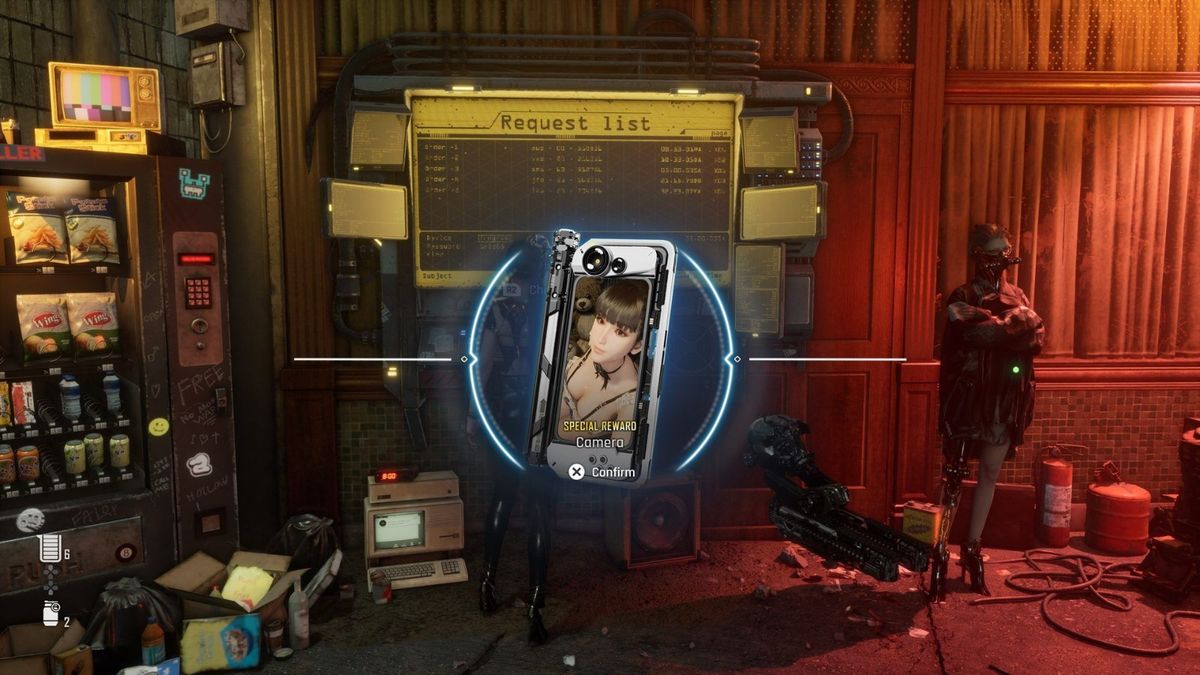Select the small canister item showing 2
Image resolution: width=1200 pixels, height=675 pixels.
click(51, 614)
